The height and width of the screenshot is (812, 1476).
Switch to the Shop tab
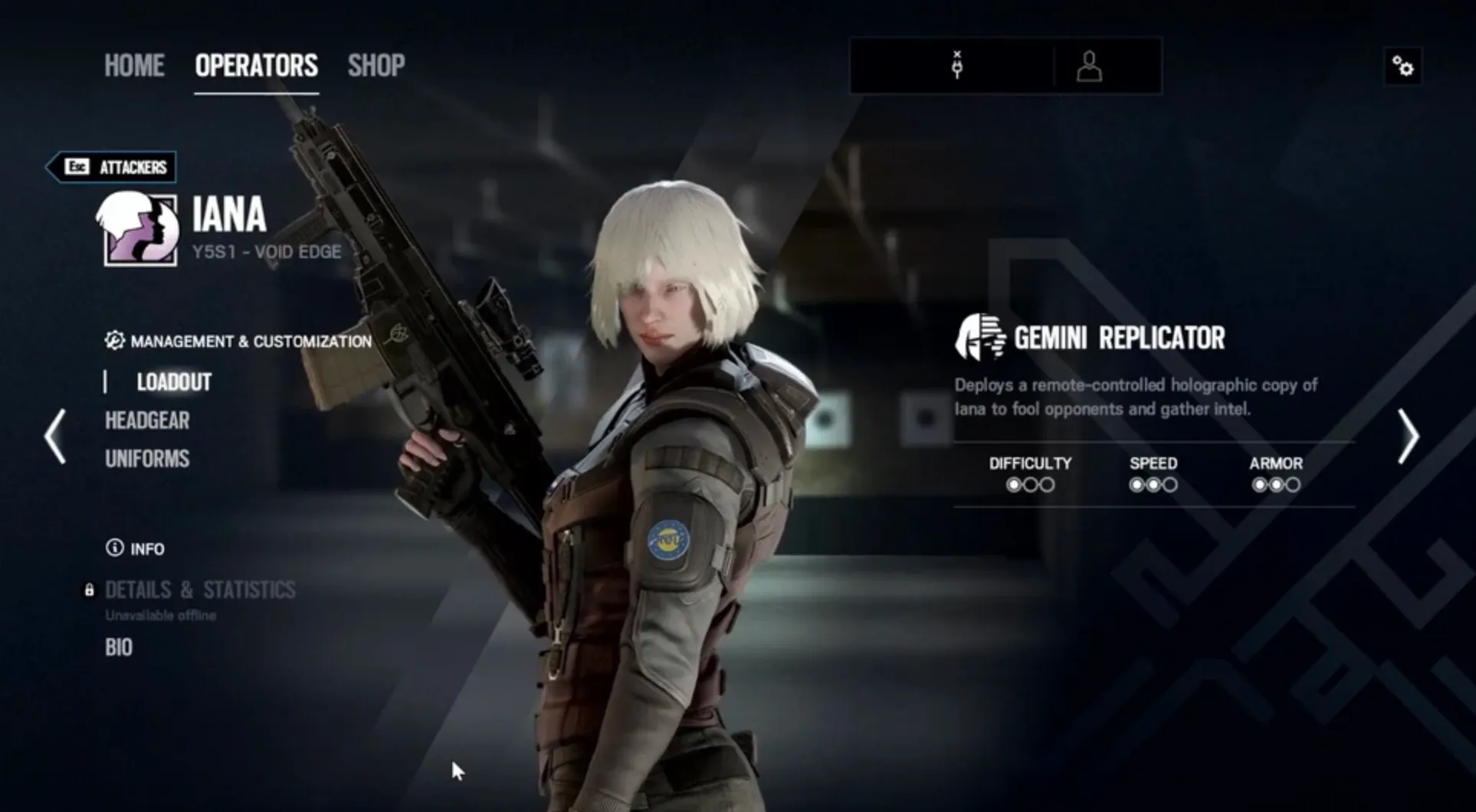(x=376, y=65)
